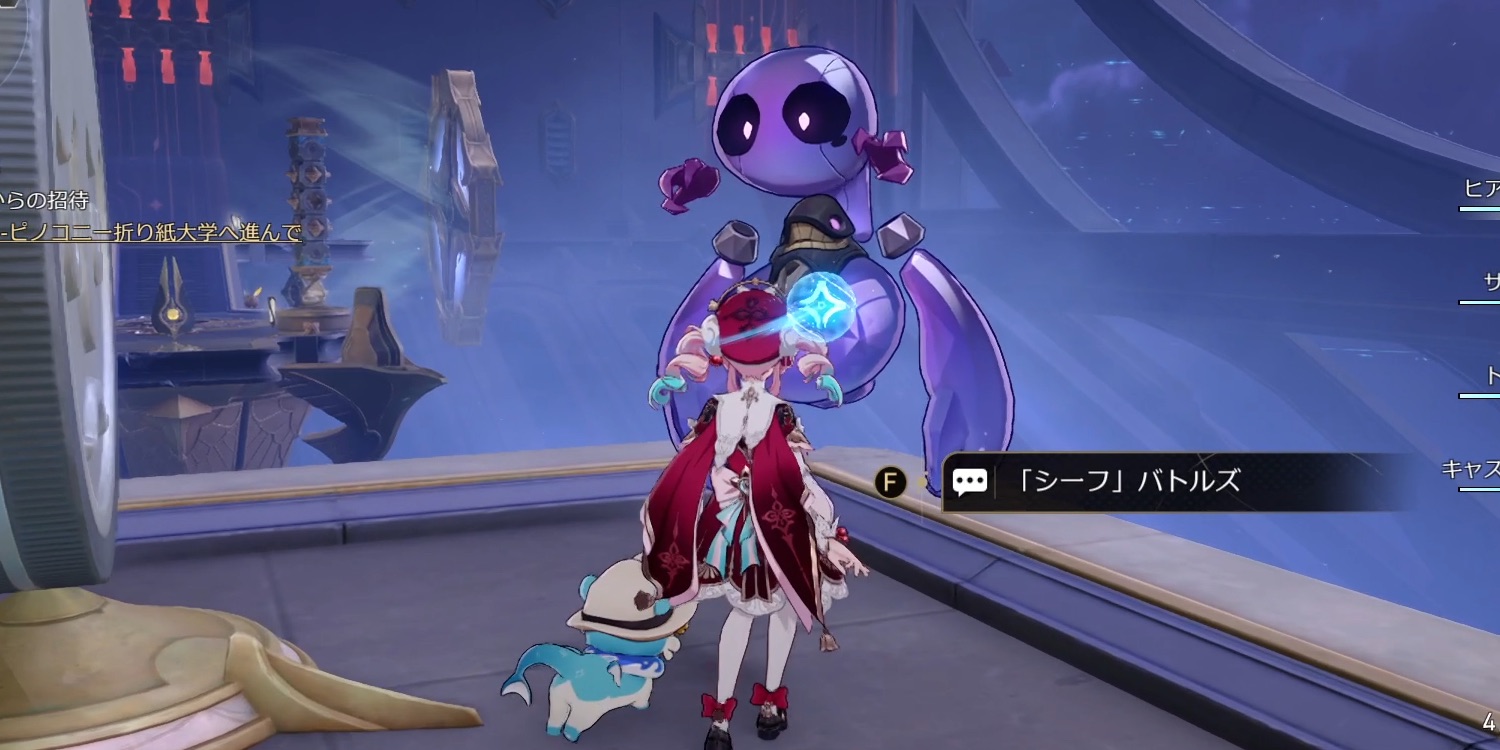Click the F key interact icon
Viewport: 1500px width, 750px height.
click(x=889, y=480)
